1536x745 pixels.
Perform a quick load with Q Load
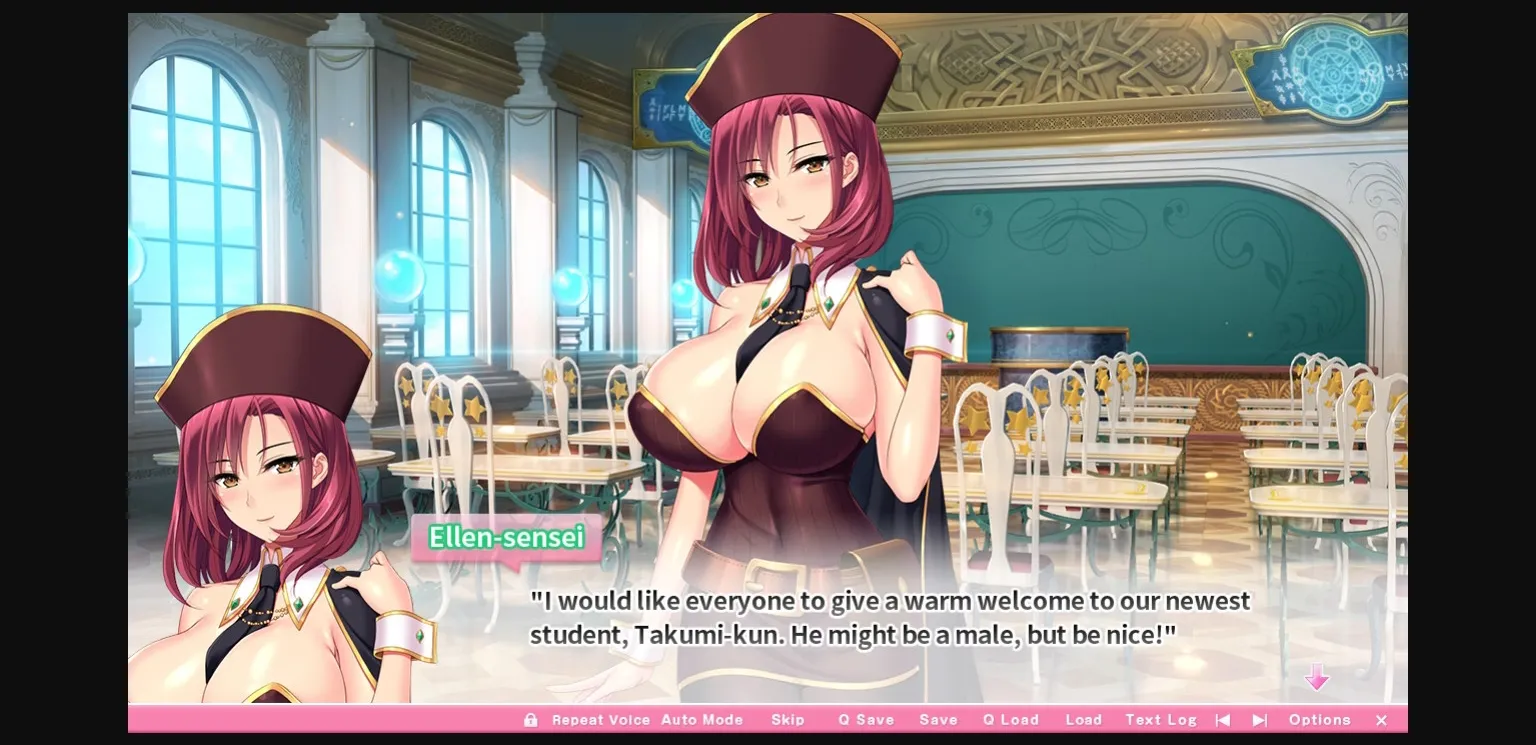pyautogui.click(x=1010, y=719)
